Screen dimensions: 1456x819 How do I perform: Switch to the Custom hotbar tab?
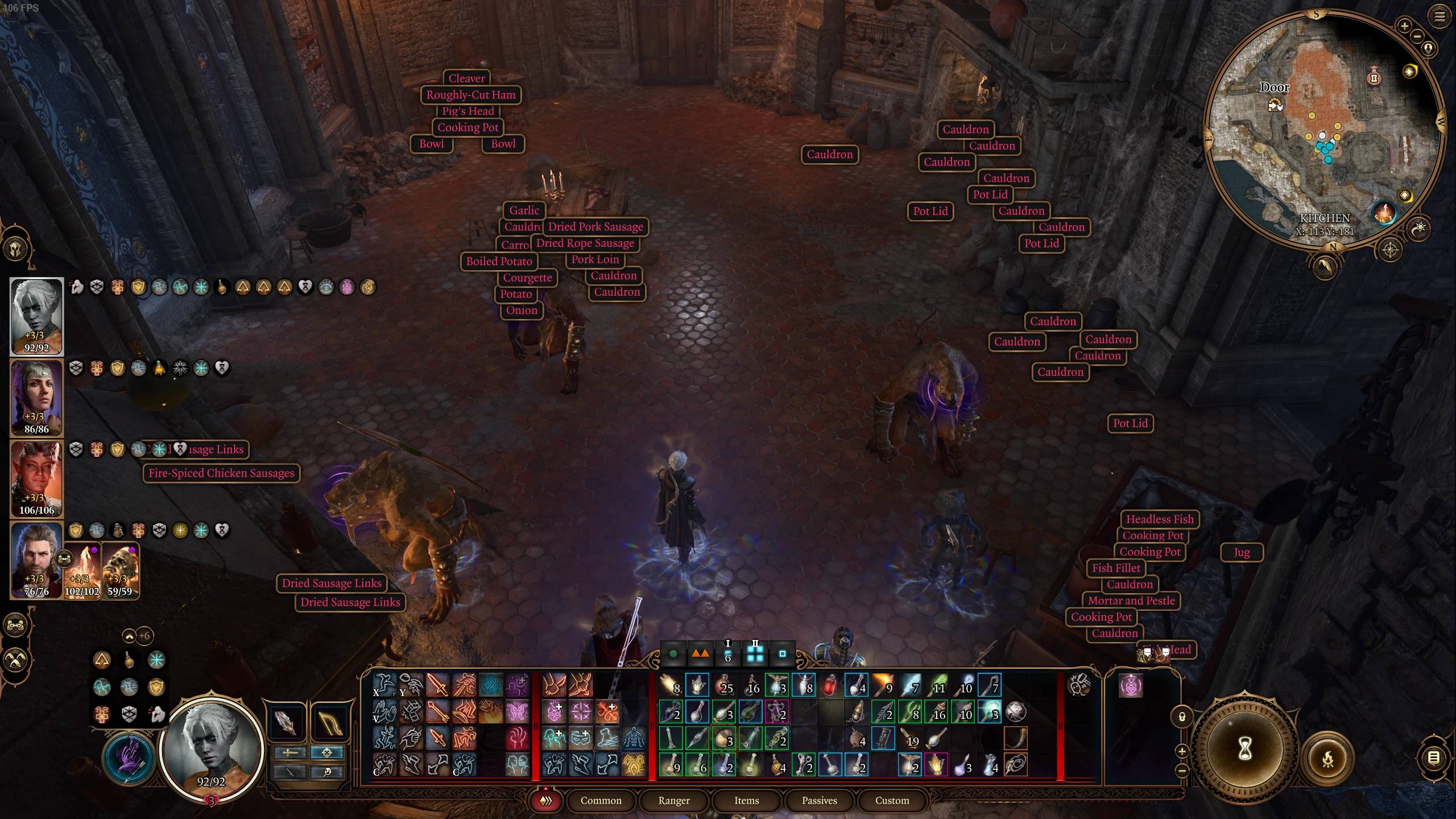click(x=892, y=800)
